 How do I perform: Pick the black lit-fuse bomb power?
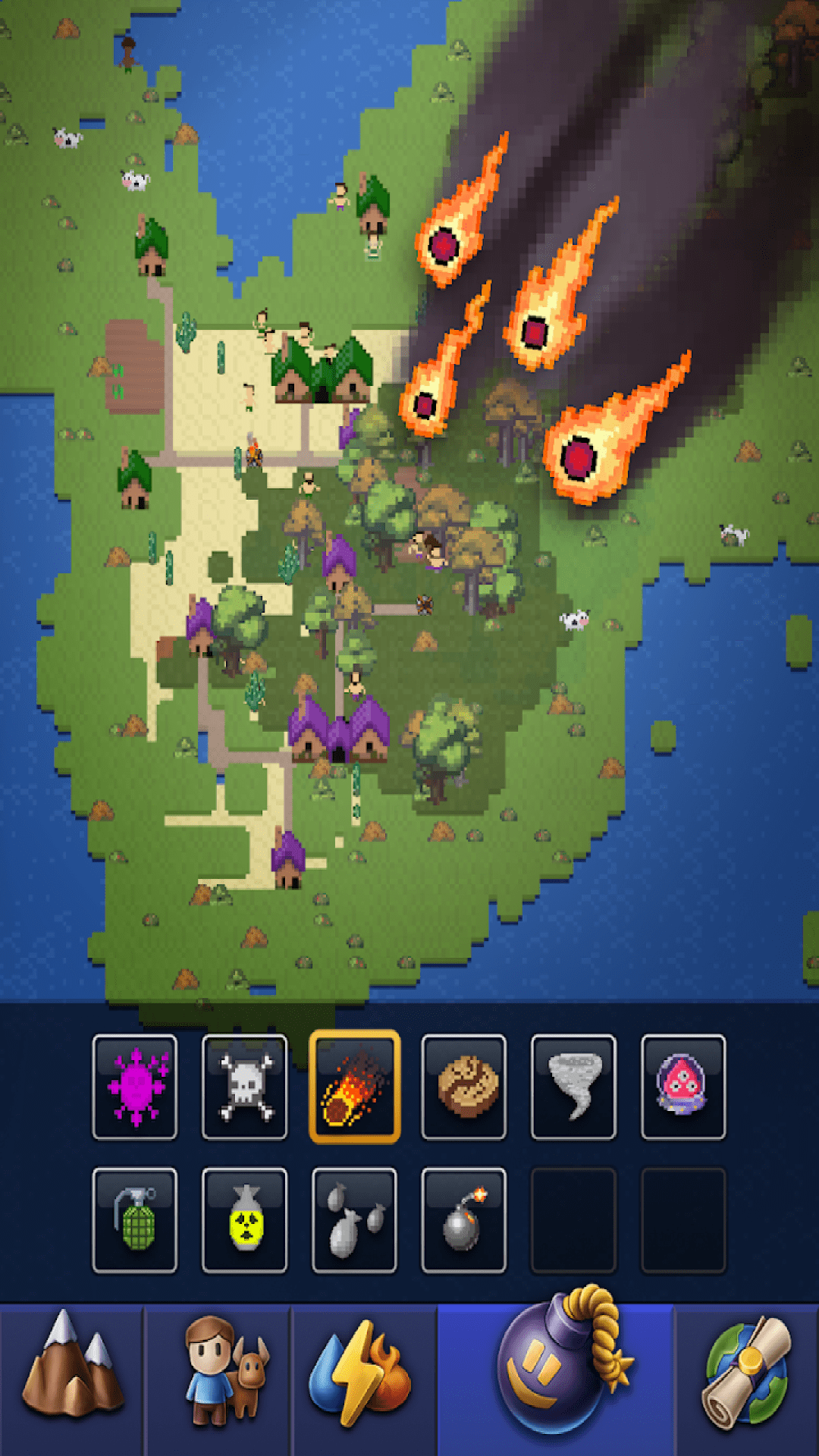point(463,1219)
